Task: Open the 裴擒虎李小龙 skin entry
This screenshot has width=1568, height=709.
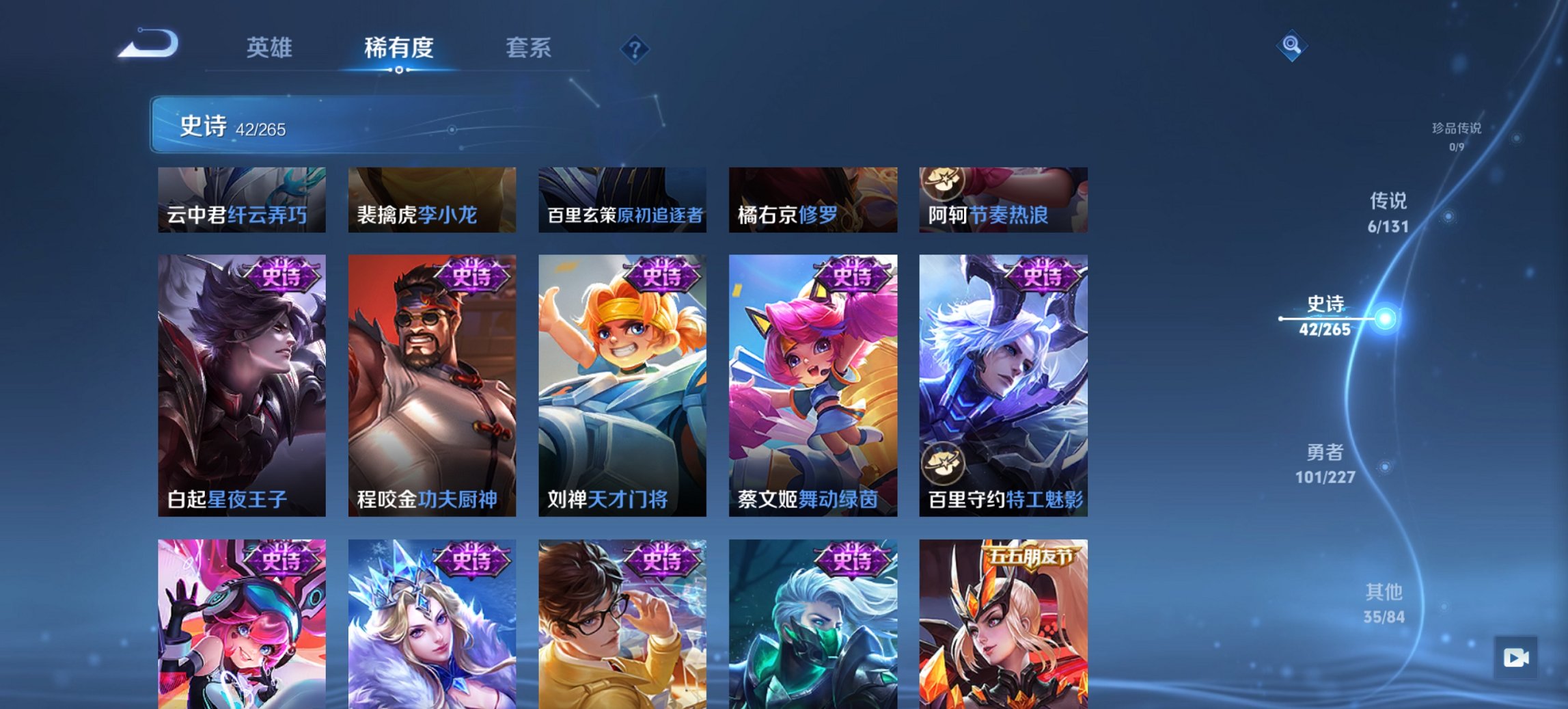Action: pyautogui.click(x=432, y=200)
